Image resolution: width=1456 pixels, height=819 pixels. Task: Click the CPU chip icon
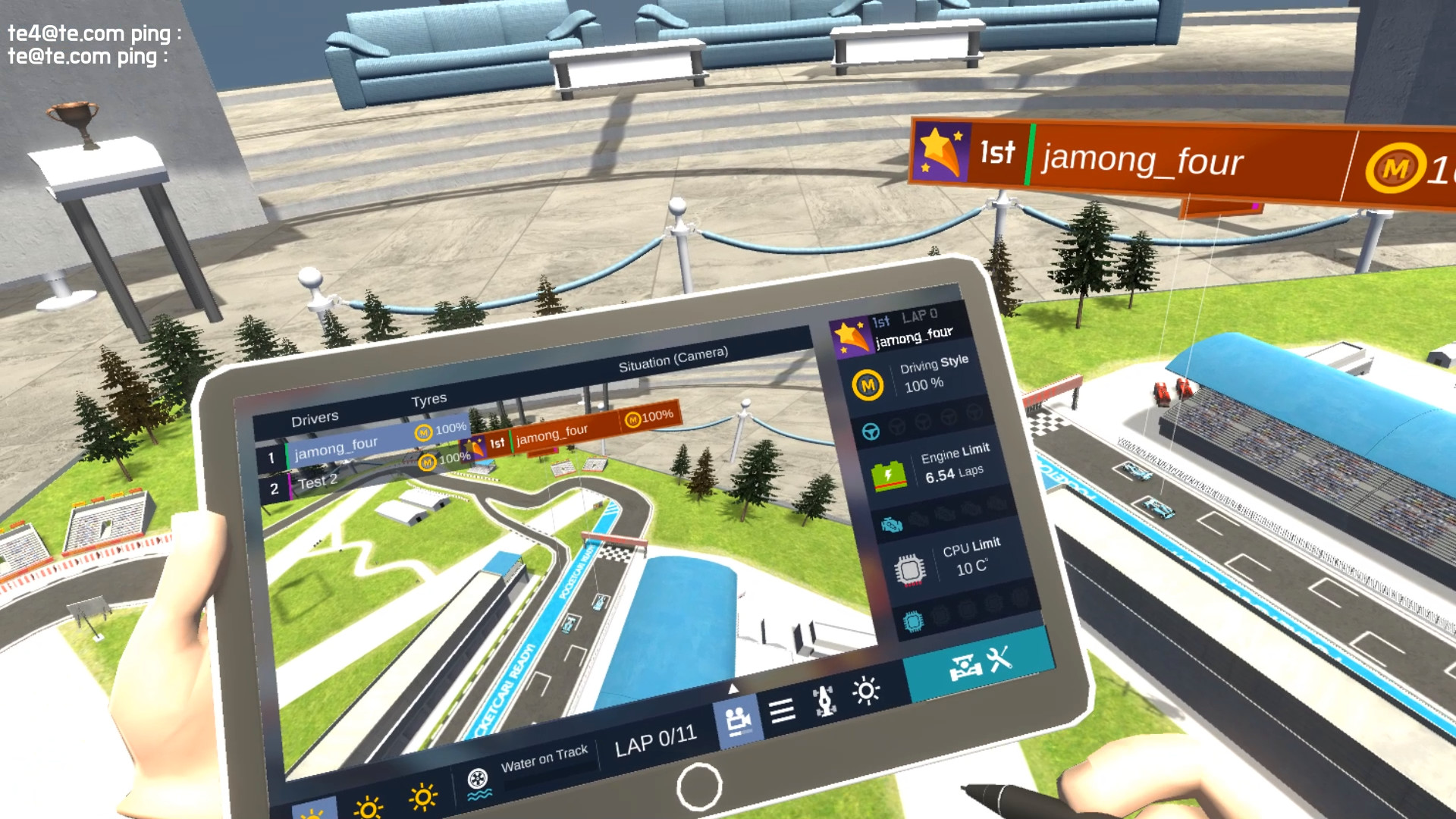(911, 569)
